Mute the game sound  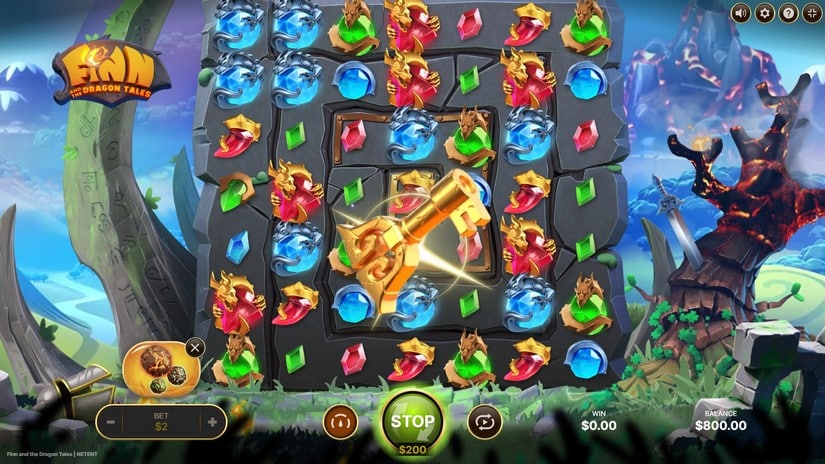[740, 13]
